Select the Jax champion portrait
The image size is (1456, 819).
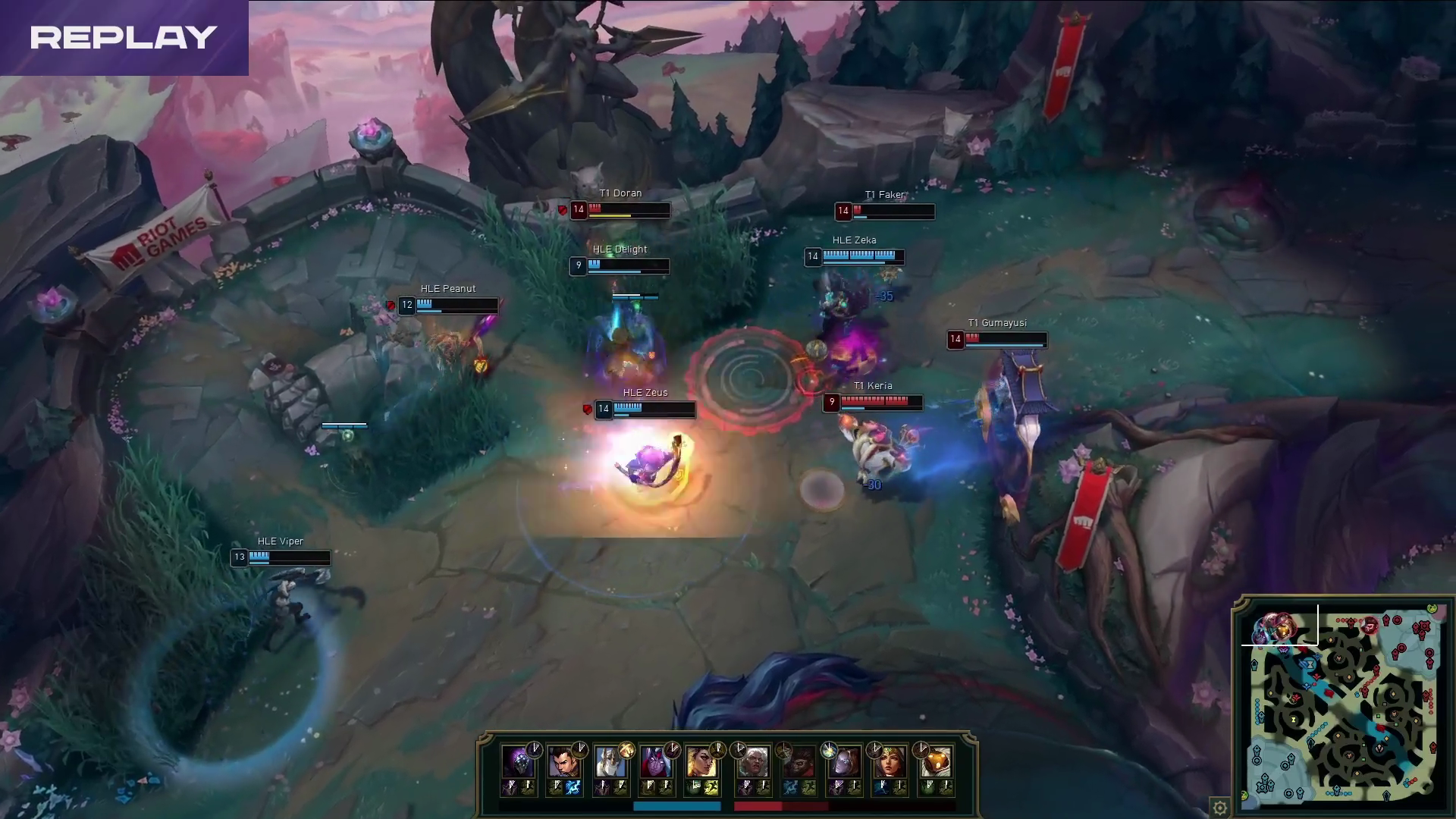coord(518,762)
